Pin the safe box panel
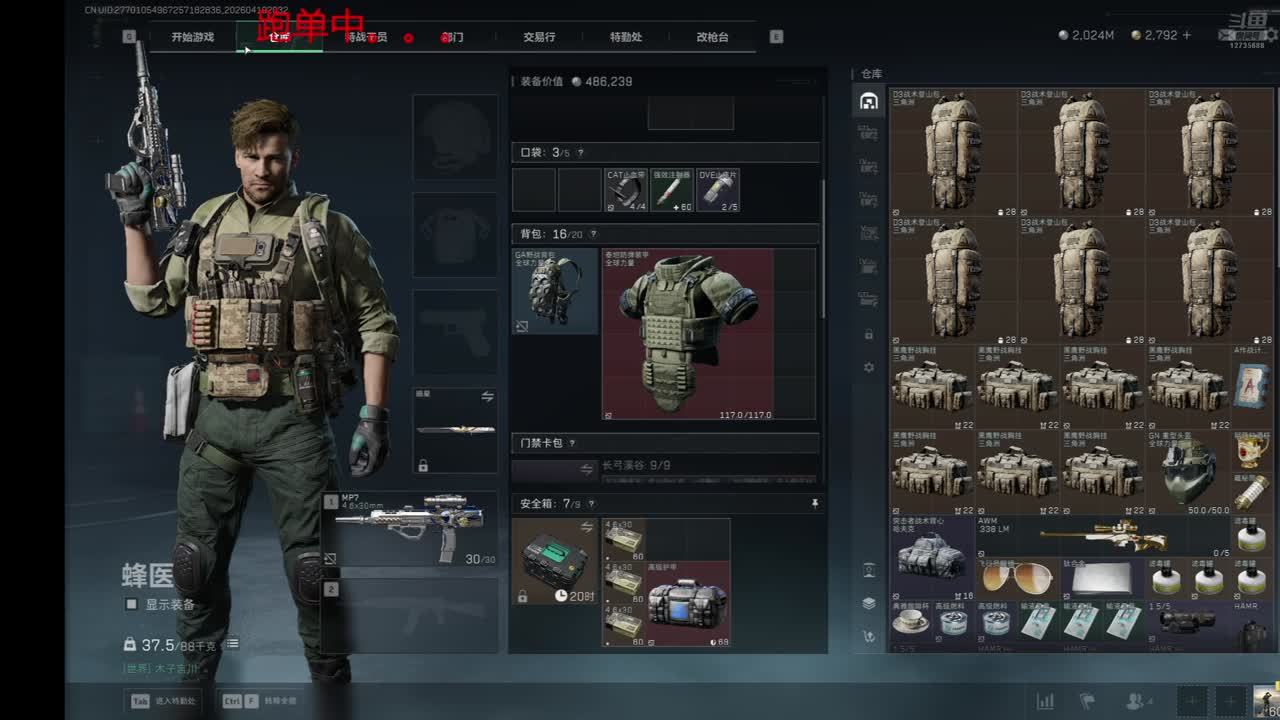Viewport: 1280px width, 720px height. (814, 504)
